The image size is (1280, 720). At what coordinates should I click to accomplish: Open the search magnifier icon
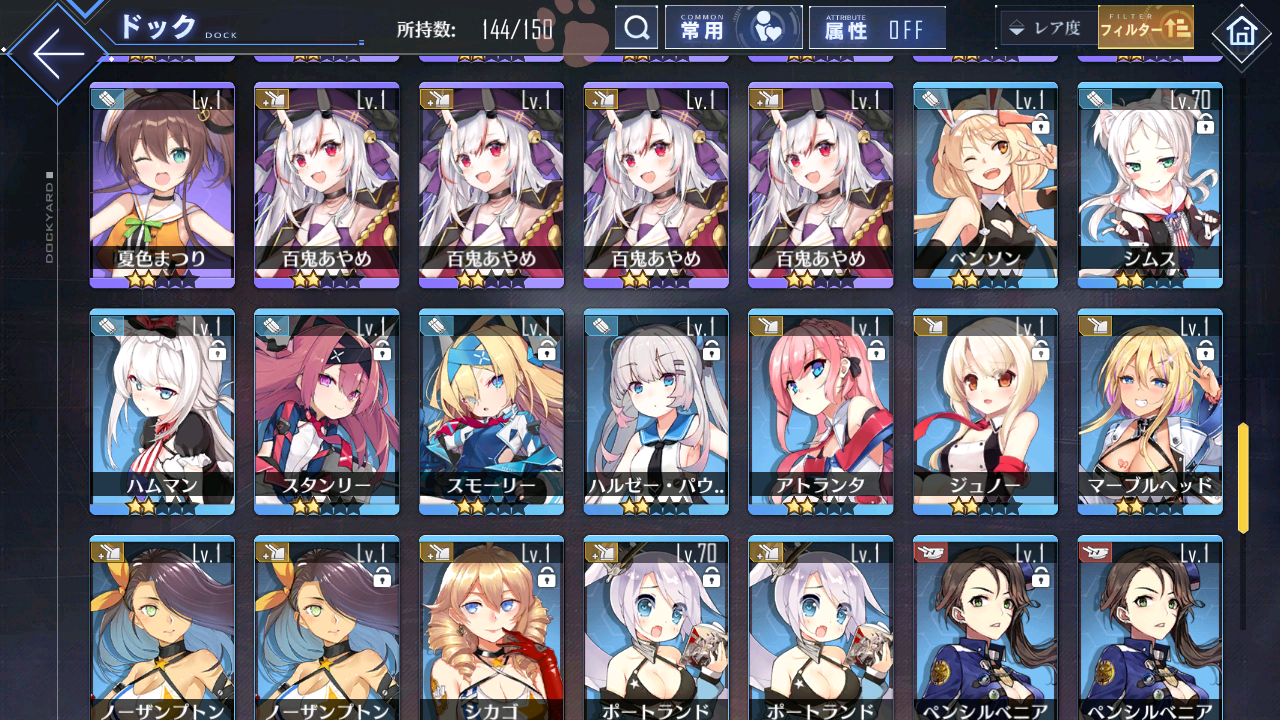pos(637,27)
